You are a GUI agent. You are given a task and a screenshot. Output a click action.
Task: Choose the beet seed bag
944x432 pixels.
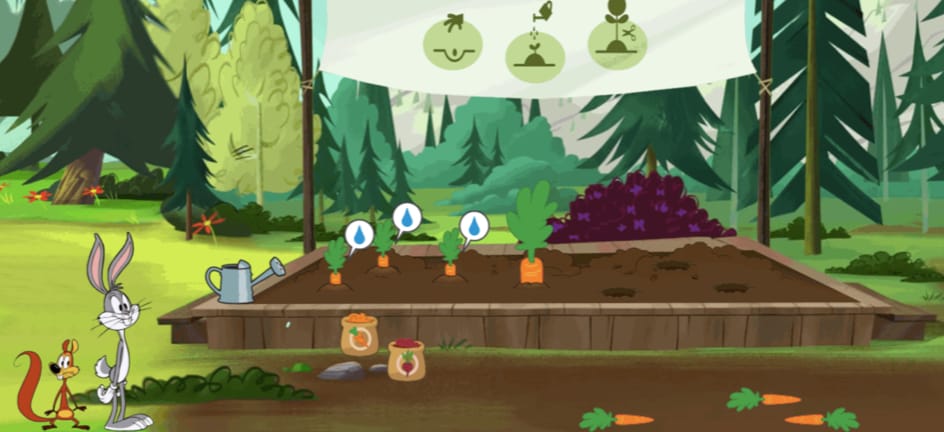(406, 360)
